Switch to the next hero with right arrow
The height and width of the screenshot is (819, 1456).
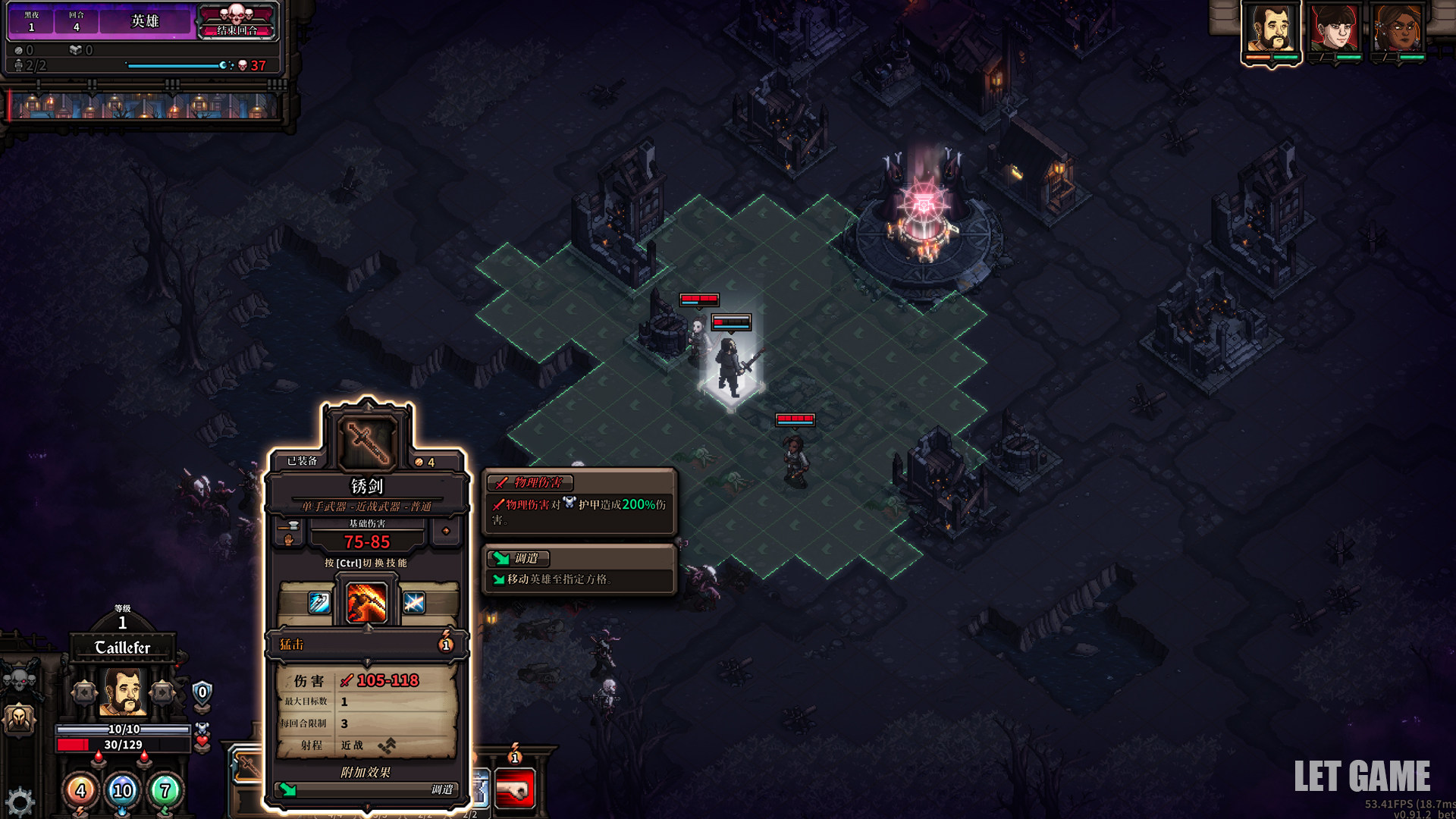click(x=162, y=692)
